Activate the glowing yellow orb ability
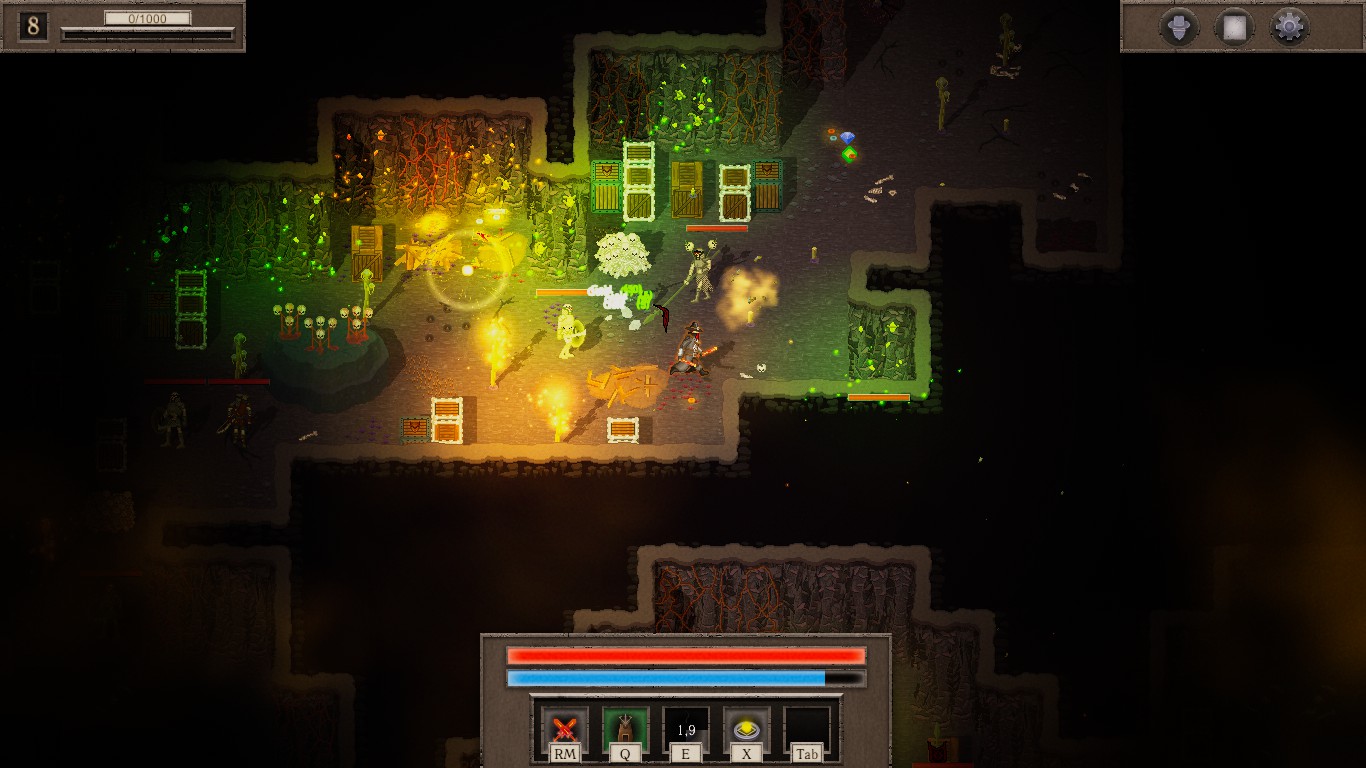This screenshot has width=1366, height=768. point(746,730)
